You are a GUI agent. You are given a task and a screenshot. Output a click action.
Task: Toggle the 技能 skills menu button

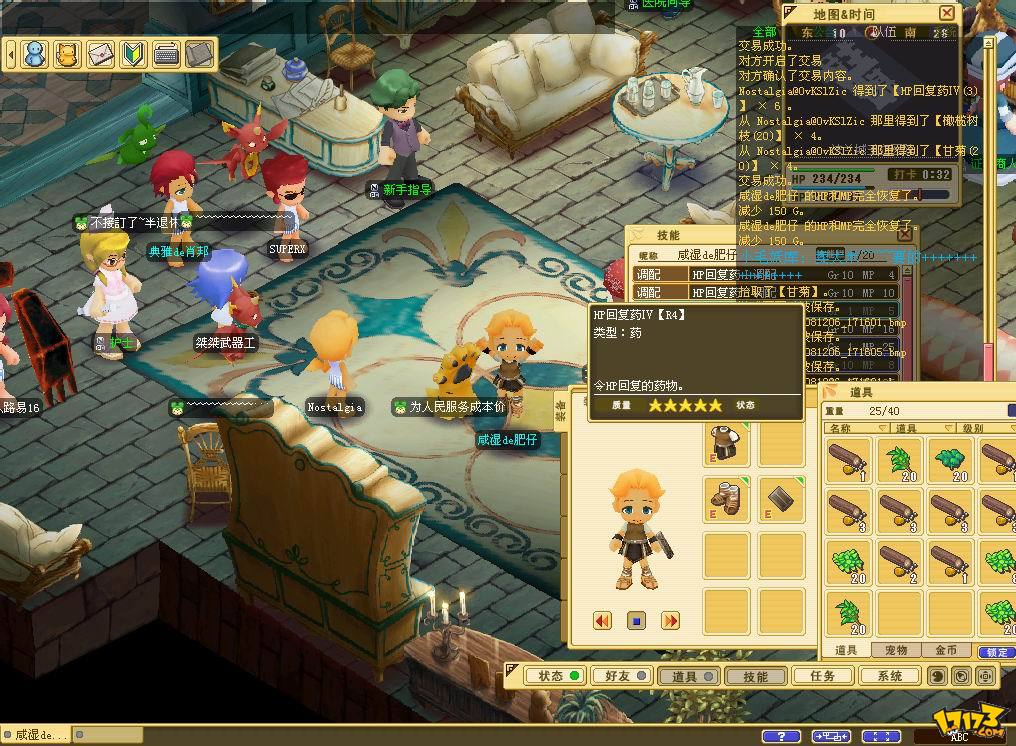[x=755, y=677]
